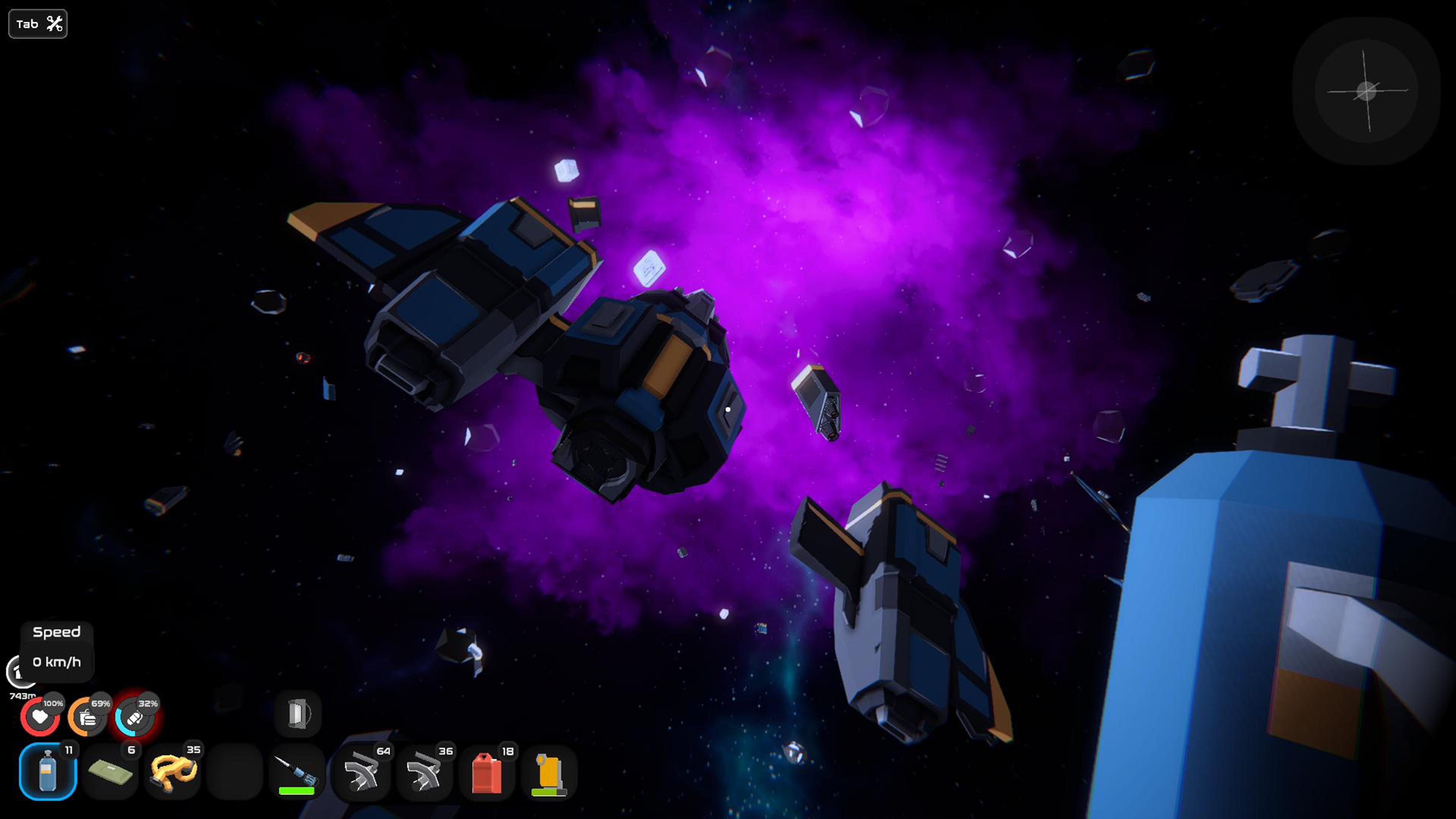The image size is (1456, 819).
Task: Equip the welding tool with green bar
Action: [x=297, y=772]
